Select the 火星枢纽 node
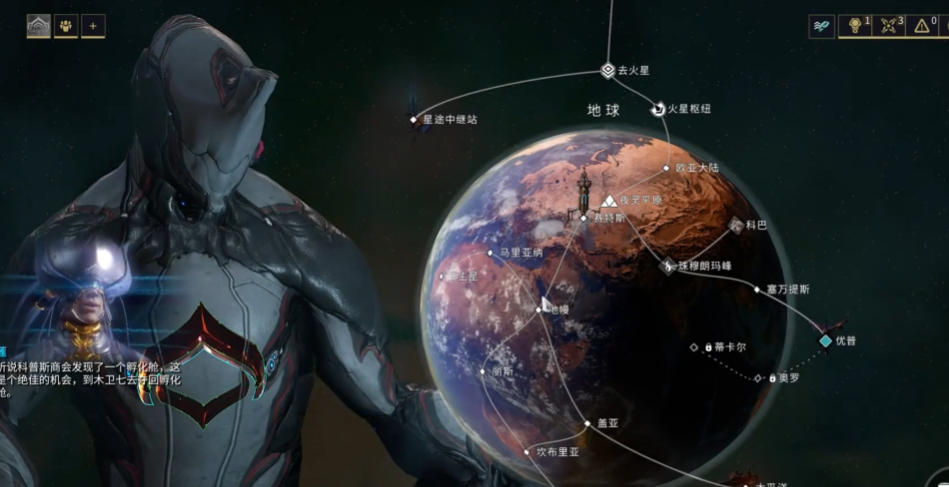The image size is (949, 487). [659, 109]
